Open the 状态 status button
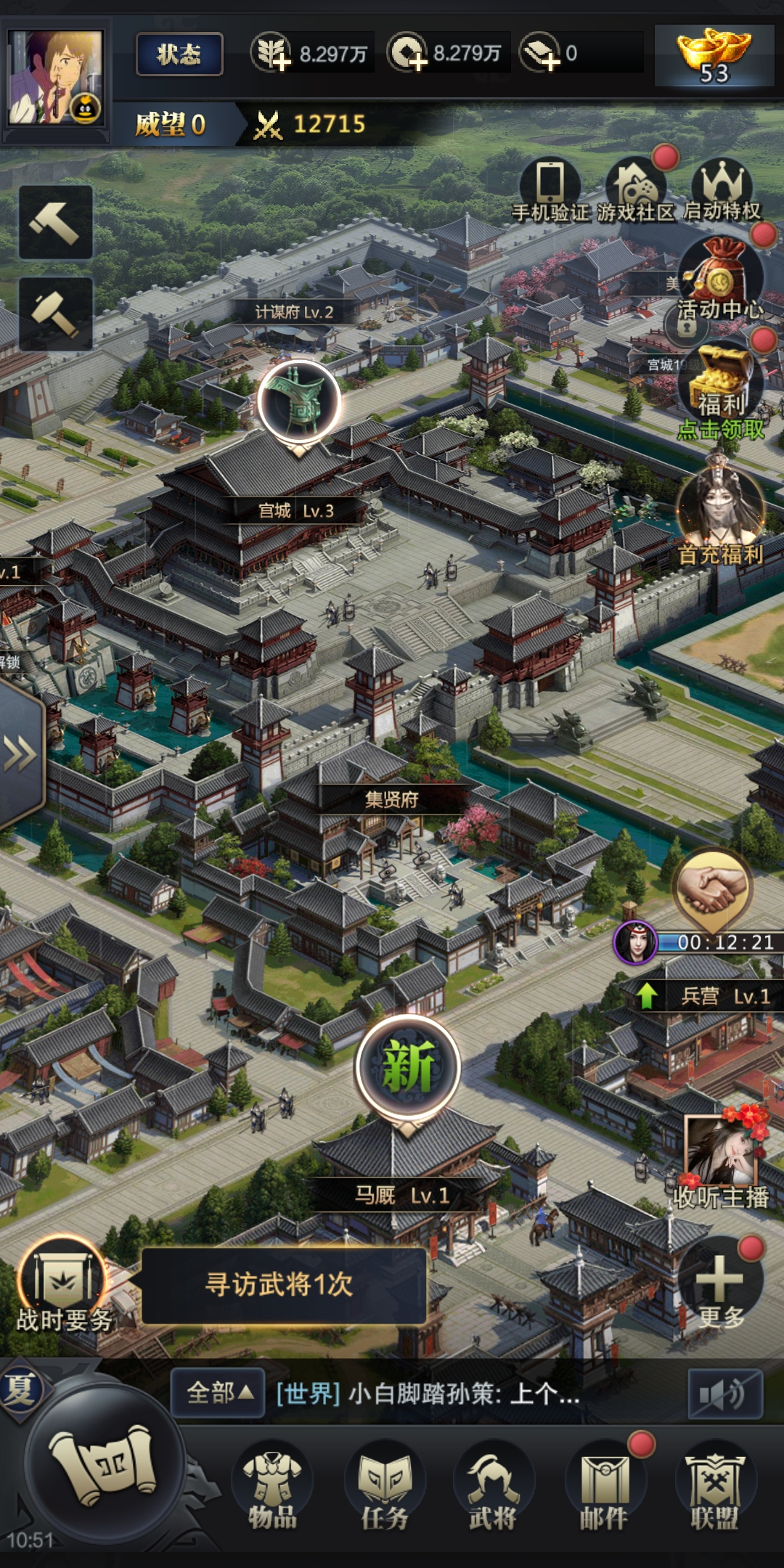Viewport: 784px width, 1568px height. [179, 54]
